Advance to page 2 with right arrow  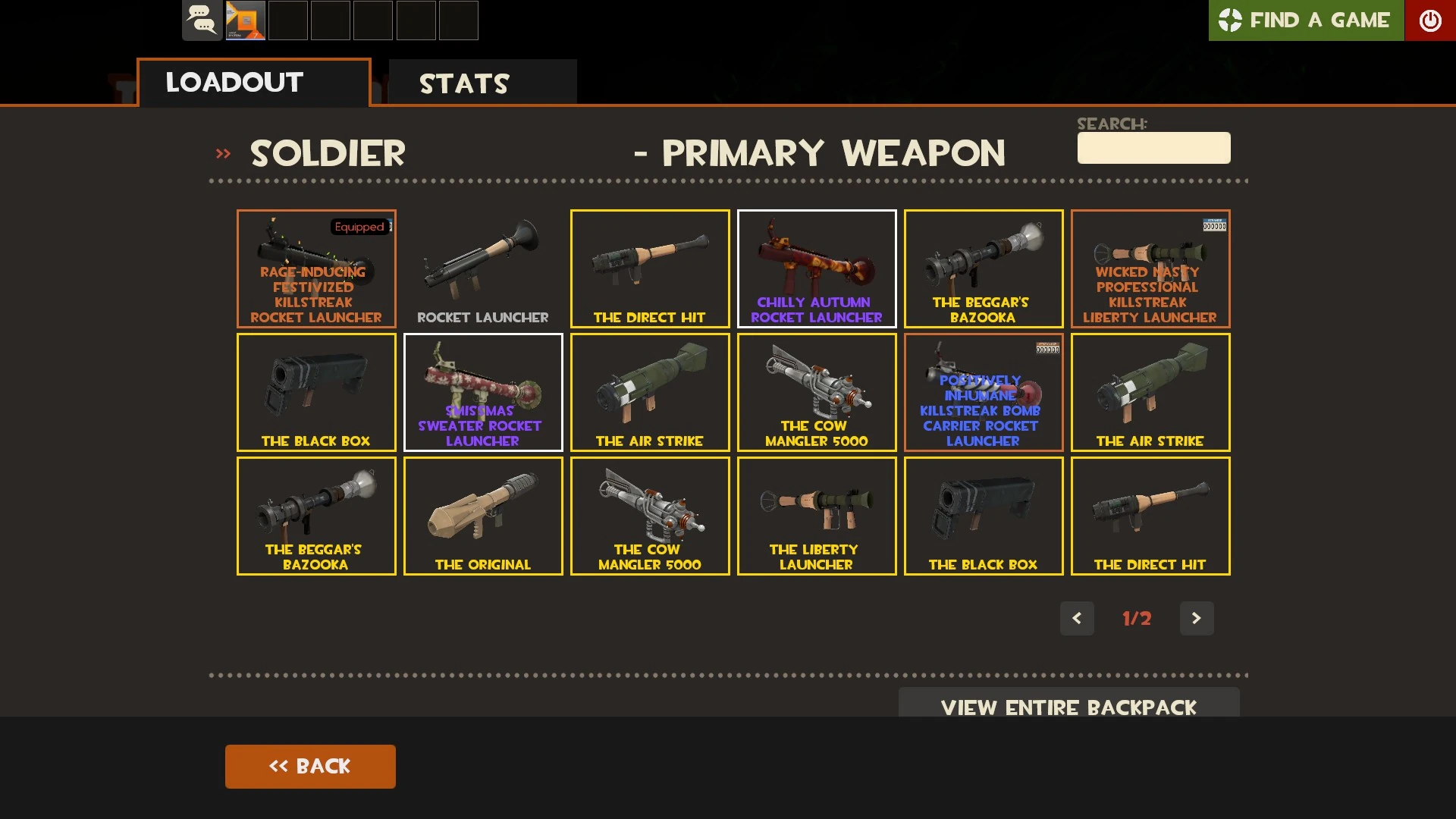[x=1197, y=618]
